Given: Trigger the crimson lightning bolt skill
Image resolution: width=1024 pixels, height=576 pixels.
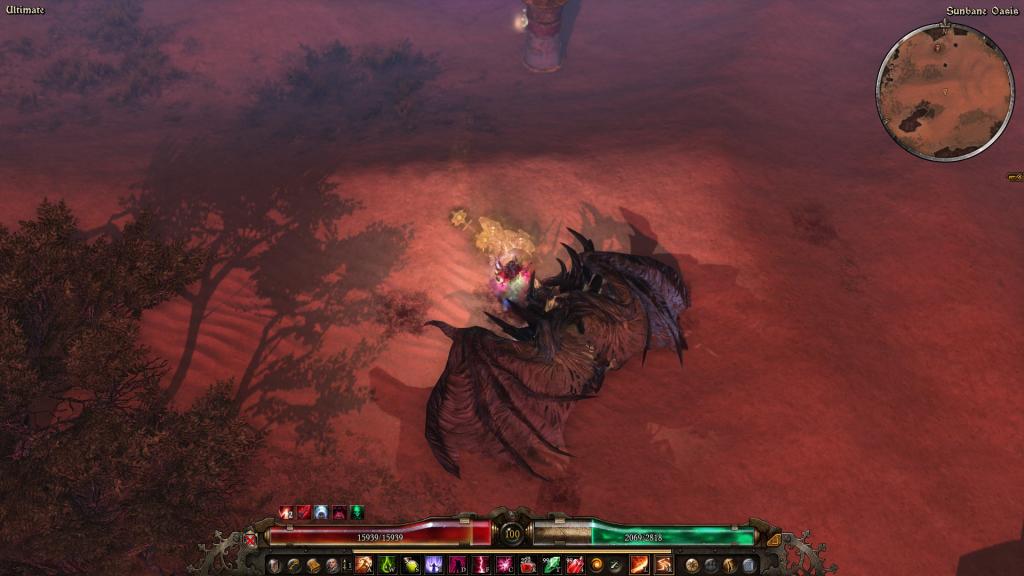Looking at the screenshot, I should point(481,566).
